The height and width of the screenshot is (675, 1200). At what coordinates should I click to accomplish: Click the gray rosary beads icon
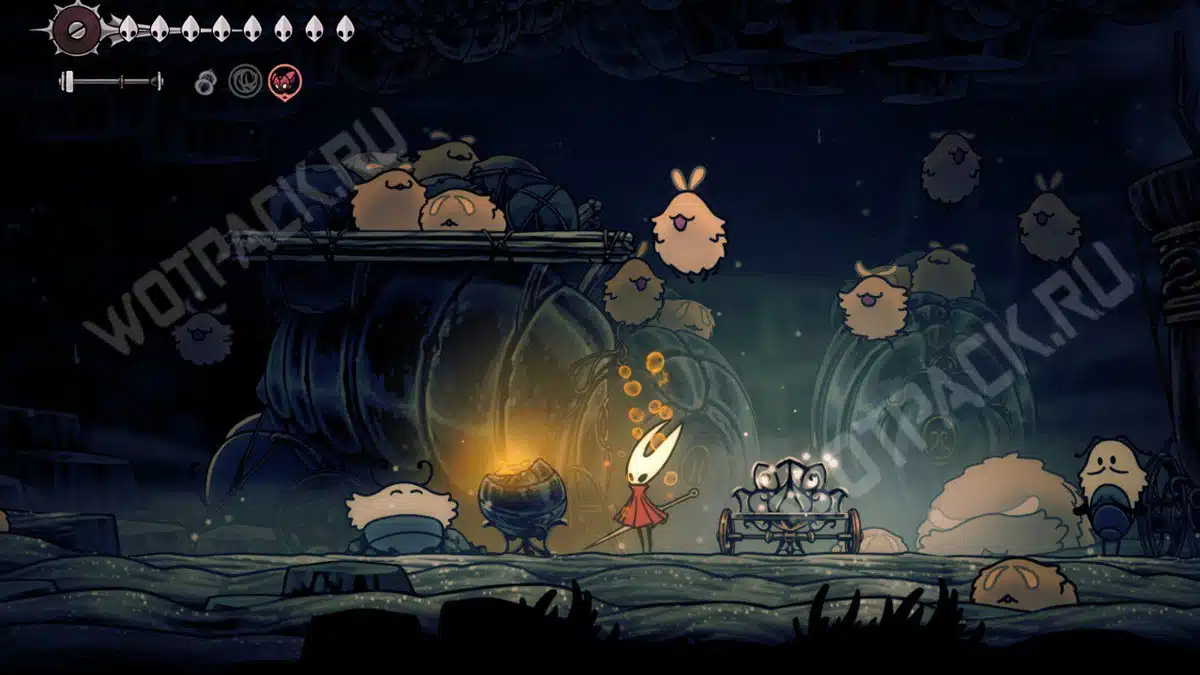click(204, 82)
